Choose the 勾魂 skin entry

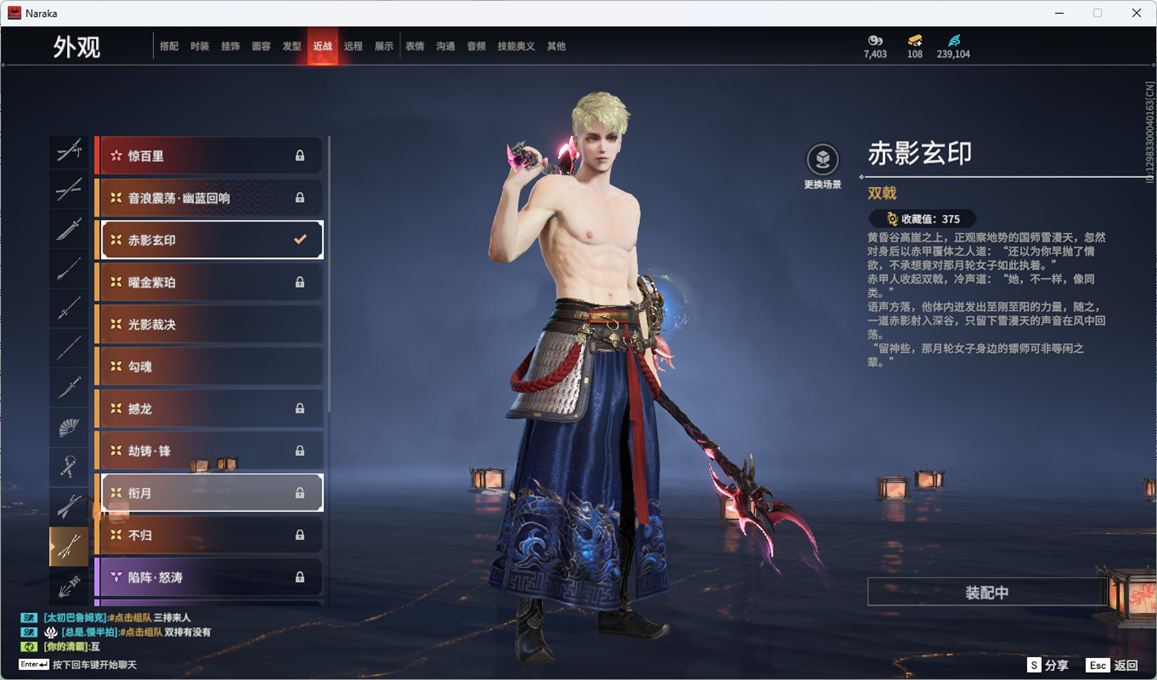[210, 367]
